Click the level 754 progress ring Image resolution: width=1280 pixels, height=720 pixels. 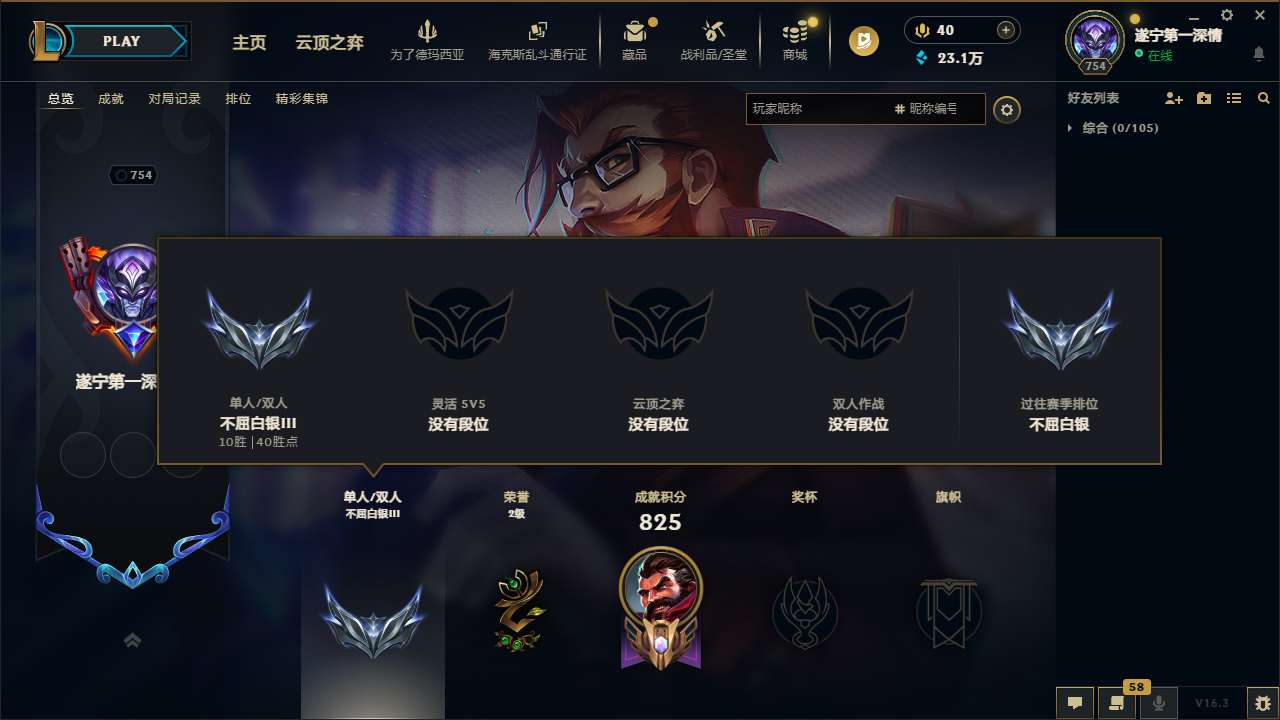[x=1094, y=41]
